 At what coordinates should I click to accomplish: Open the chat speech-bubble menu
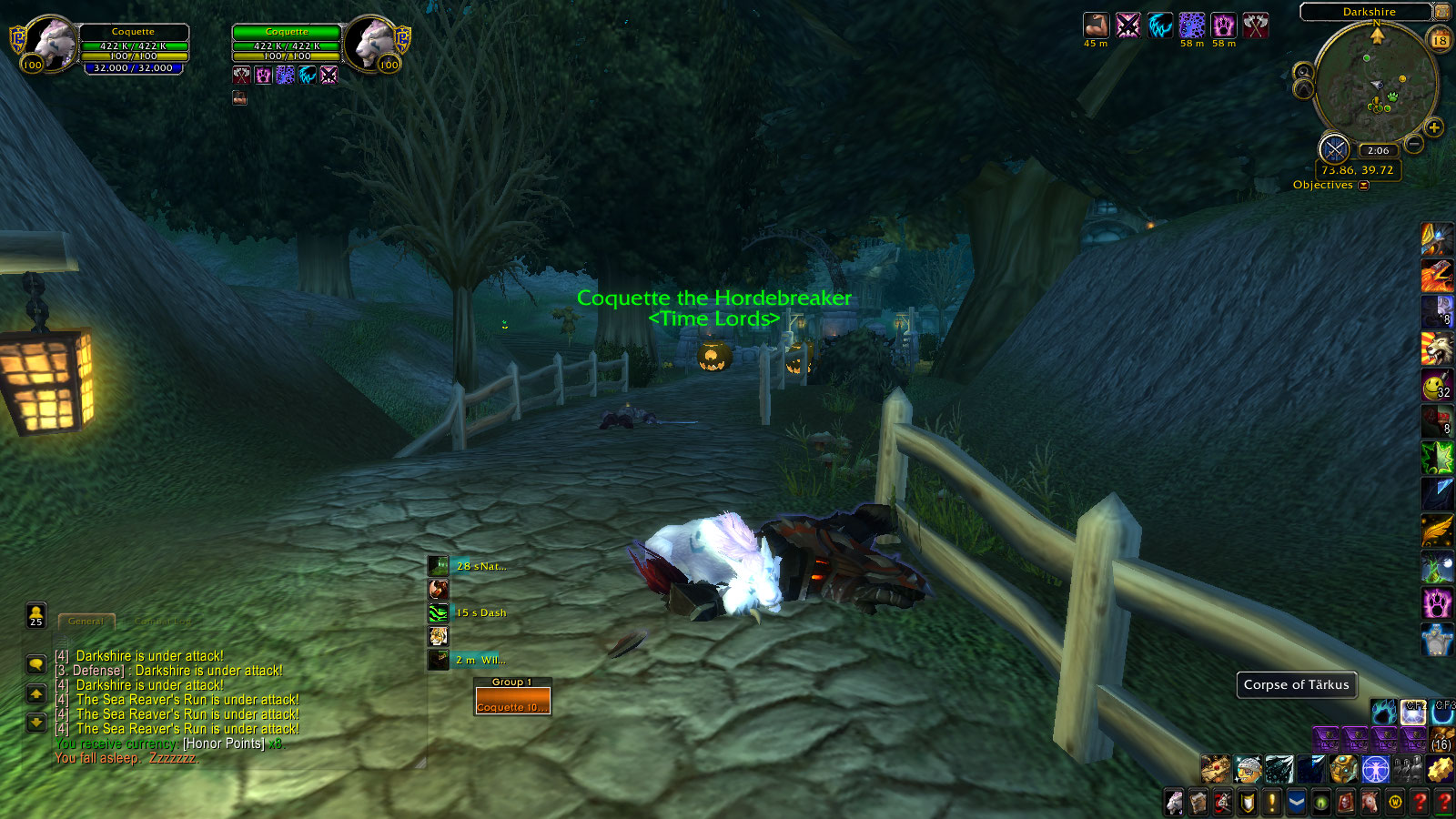35,664
